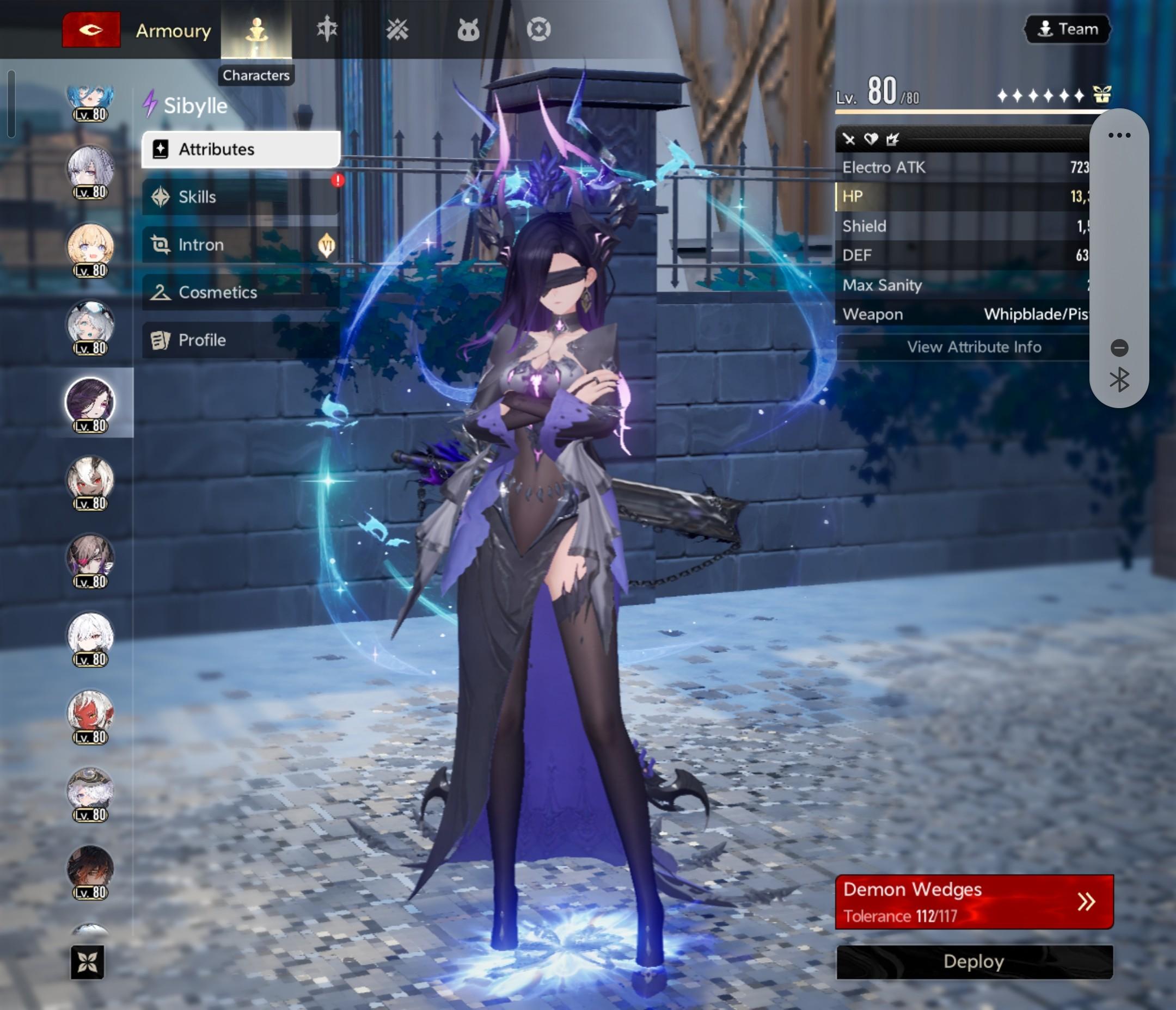Viewport: 1176px width, 1010px height.
Task: Open the crossed swords tab
Action: click(397, 29)
